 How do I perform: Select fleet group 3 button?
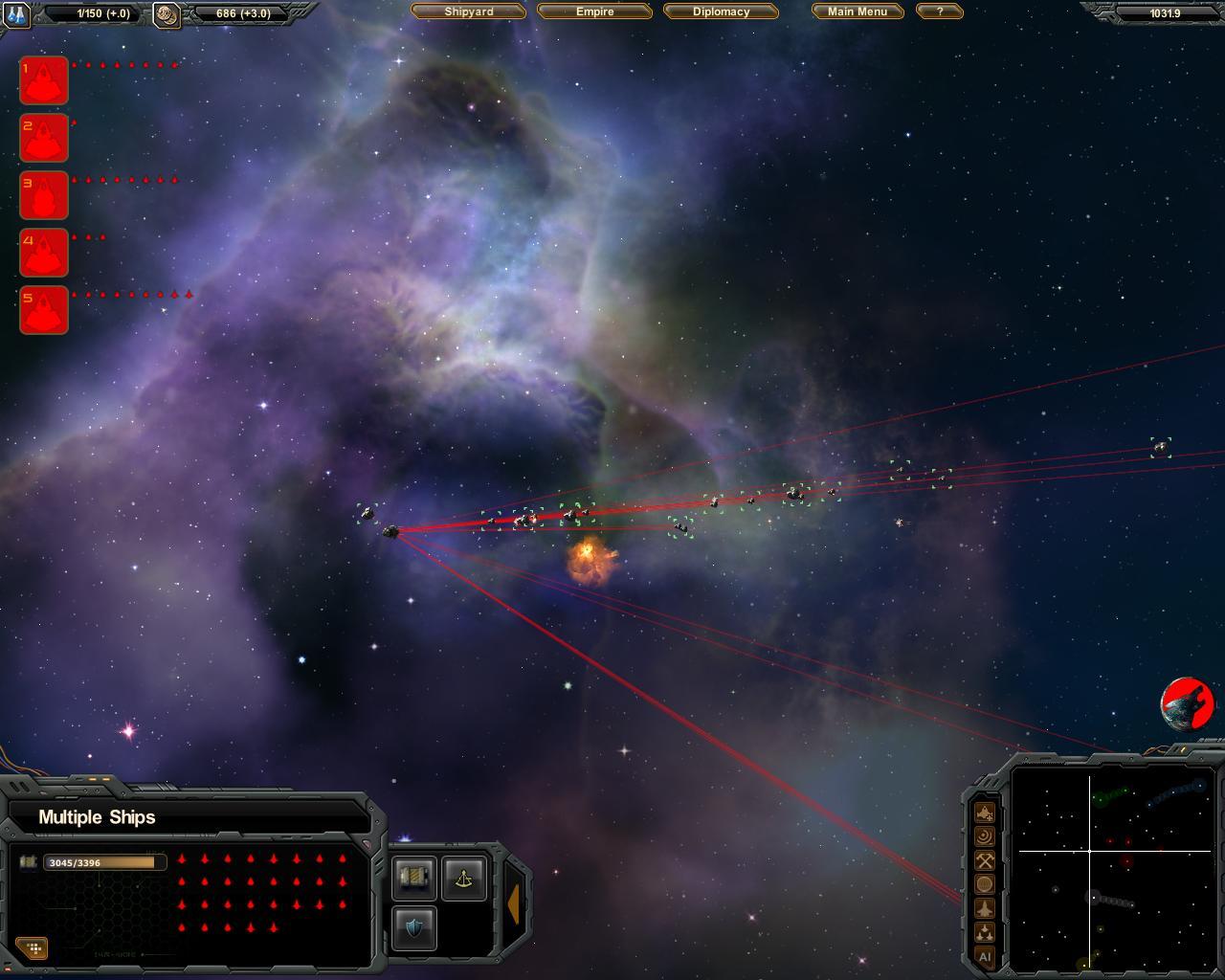[44, 195]
